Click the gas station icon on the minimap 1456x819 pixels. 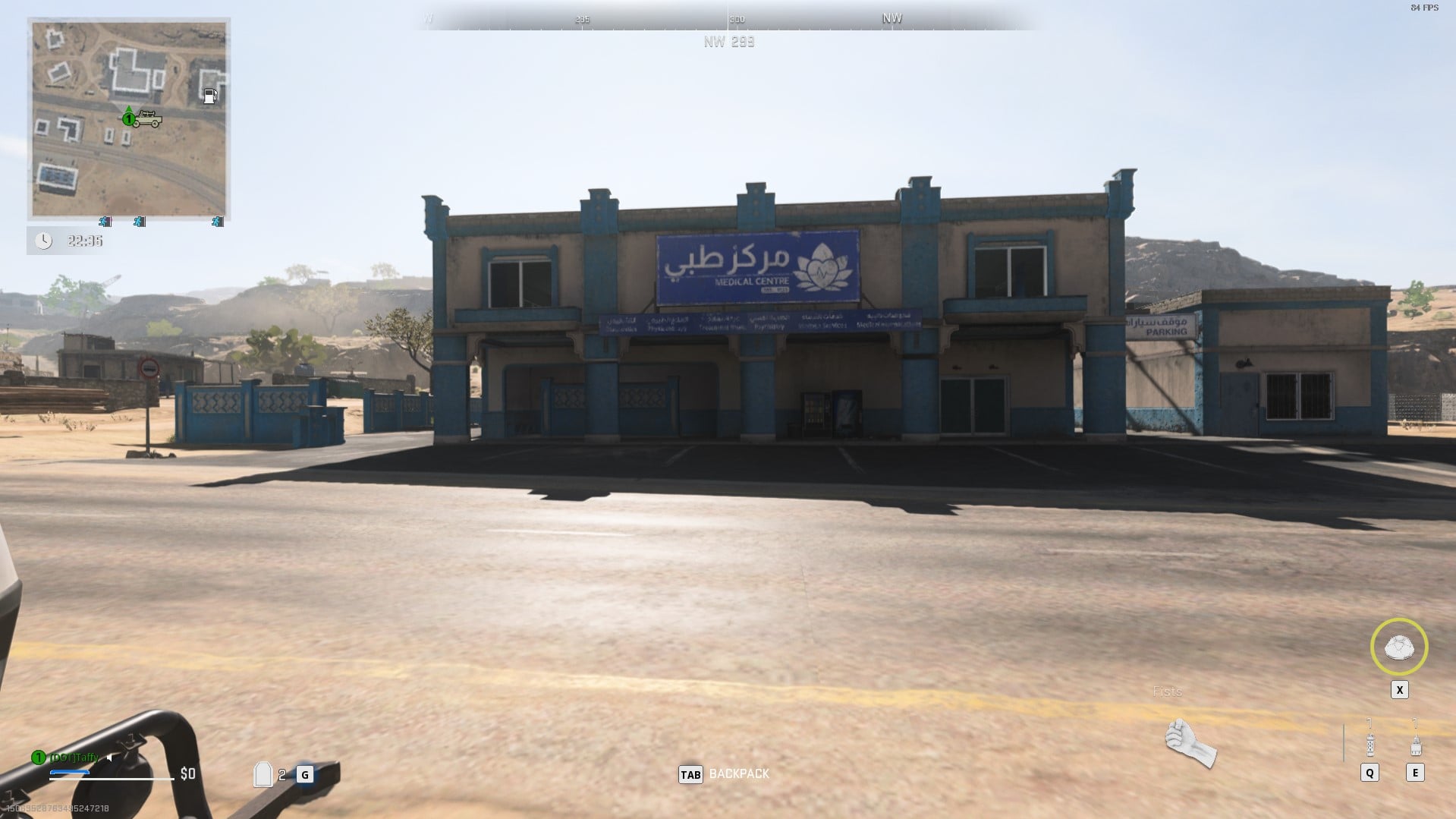pyautogui.click(x=211, y=96)
